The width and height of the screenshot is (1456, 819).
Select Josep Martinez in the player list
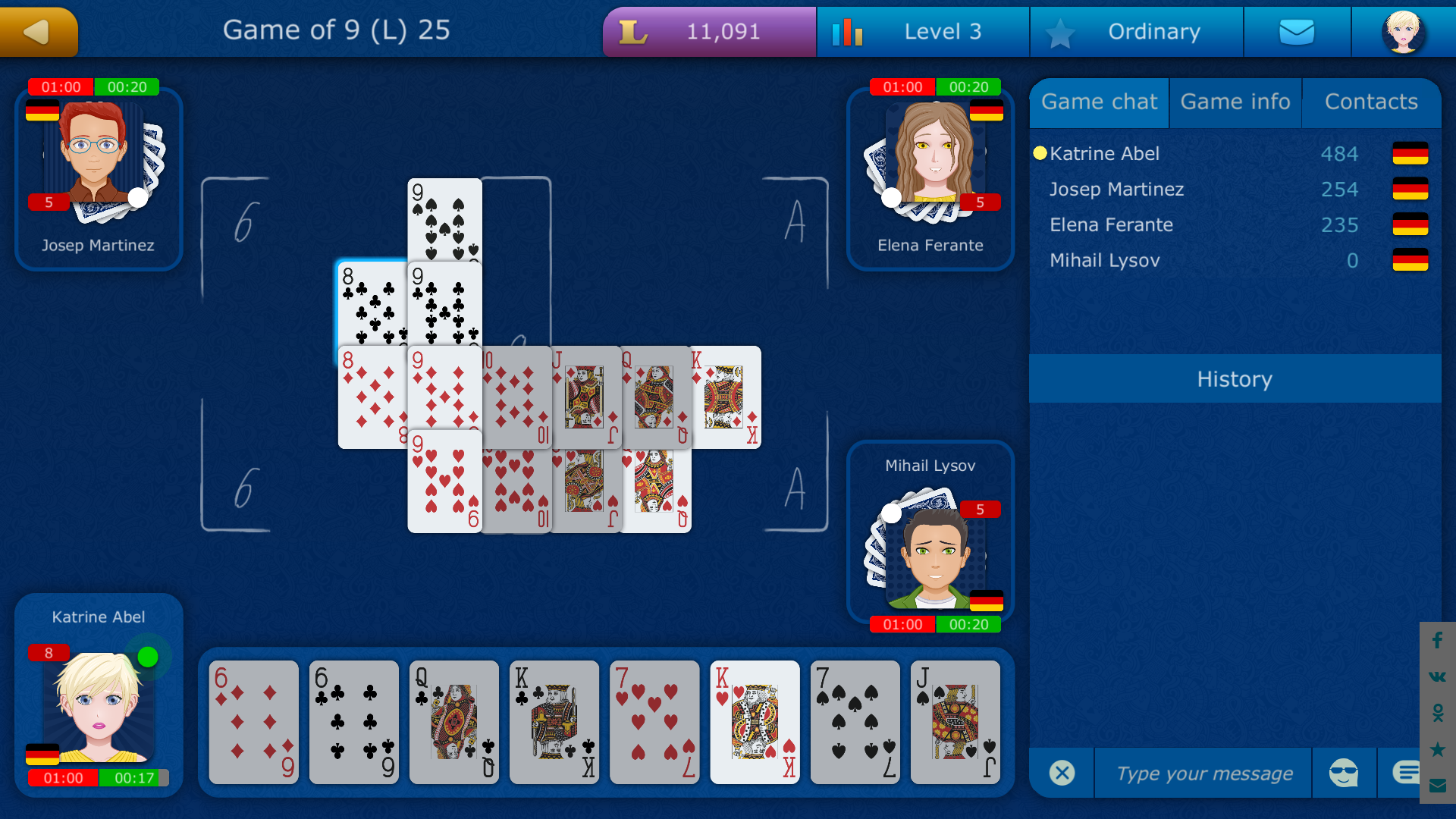coord(1117,189)
